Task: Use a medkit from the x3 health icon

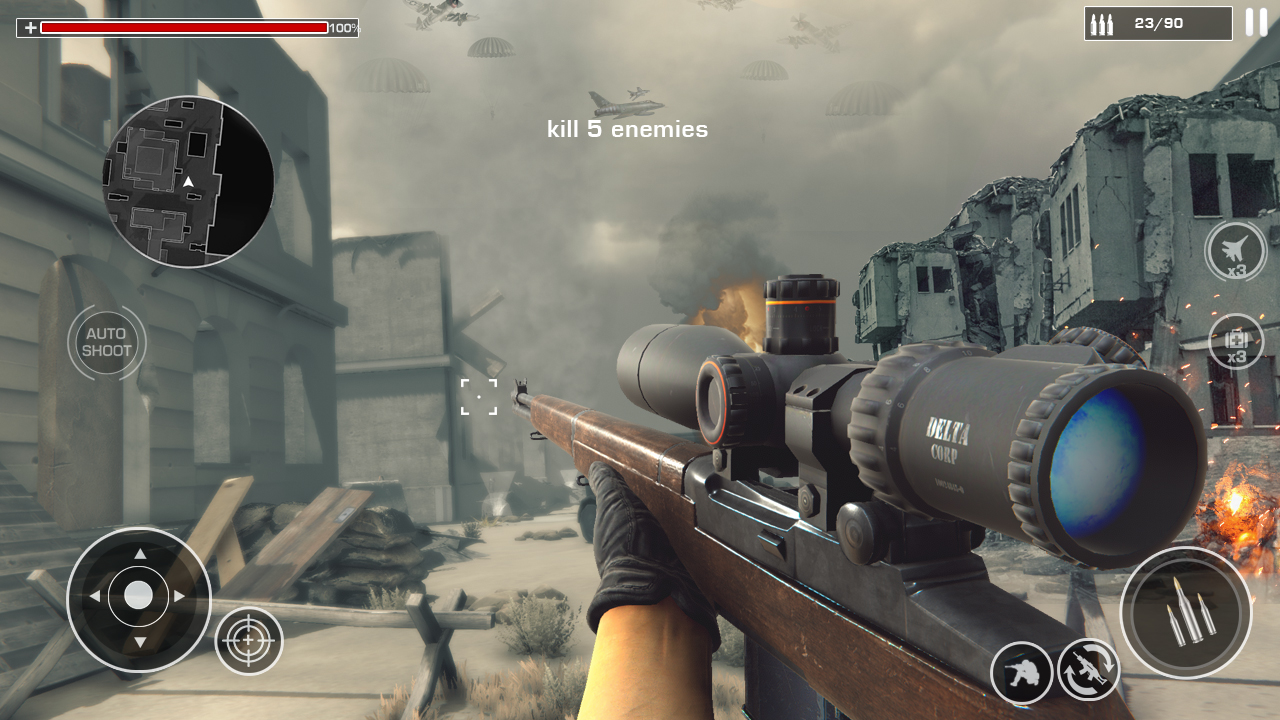Action: [1237, 345]
